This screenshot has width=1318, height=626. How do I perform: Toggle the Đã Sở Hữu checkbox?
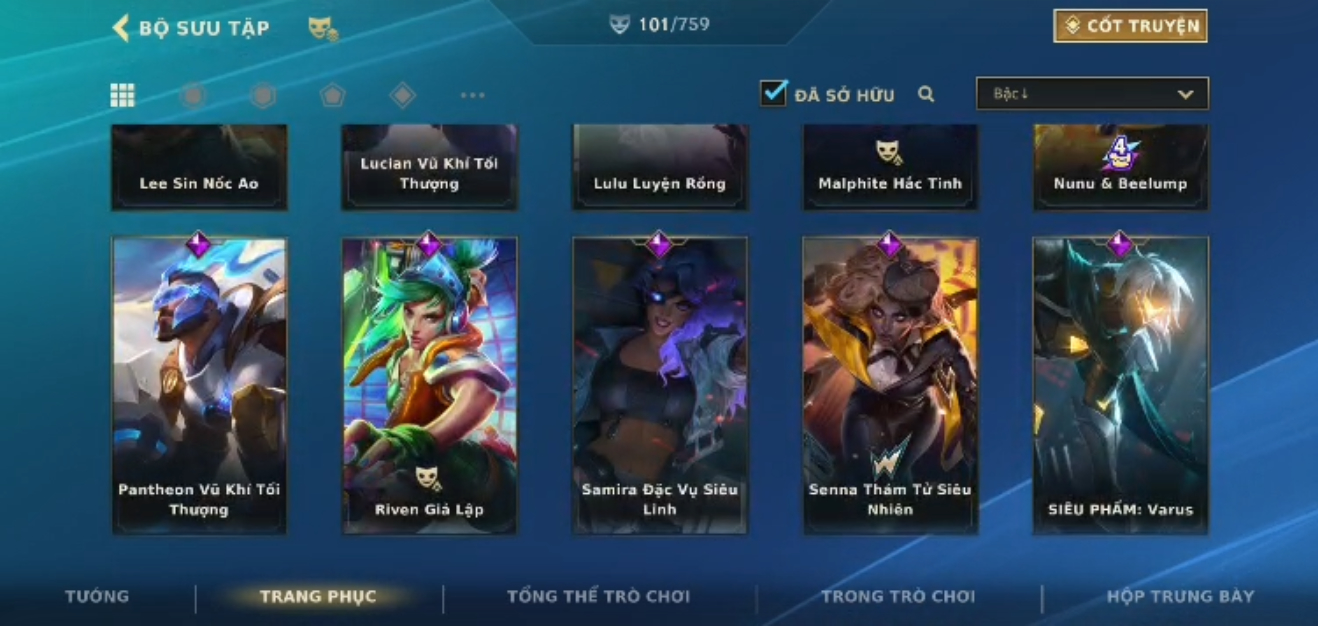pos(773,94)
